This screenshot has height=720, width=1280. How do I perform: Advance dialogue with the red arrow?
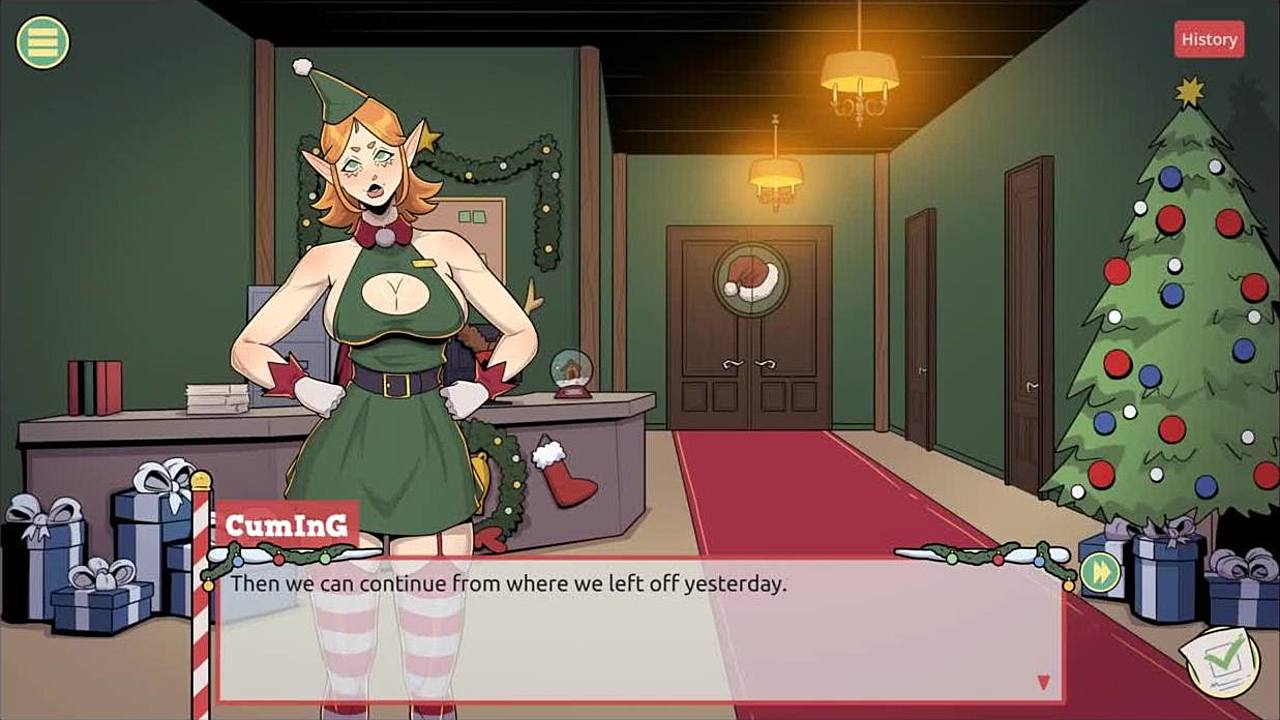point(1043,682)
